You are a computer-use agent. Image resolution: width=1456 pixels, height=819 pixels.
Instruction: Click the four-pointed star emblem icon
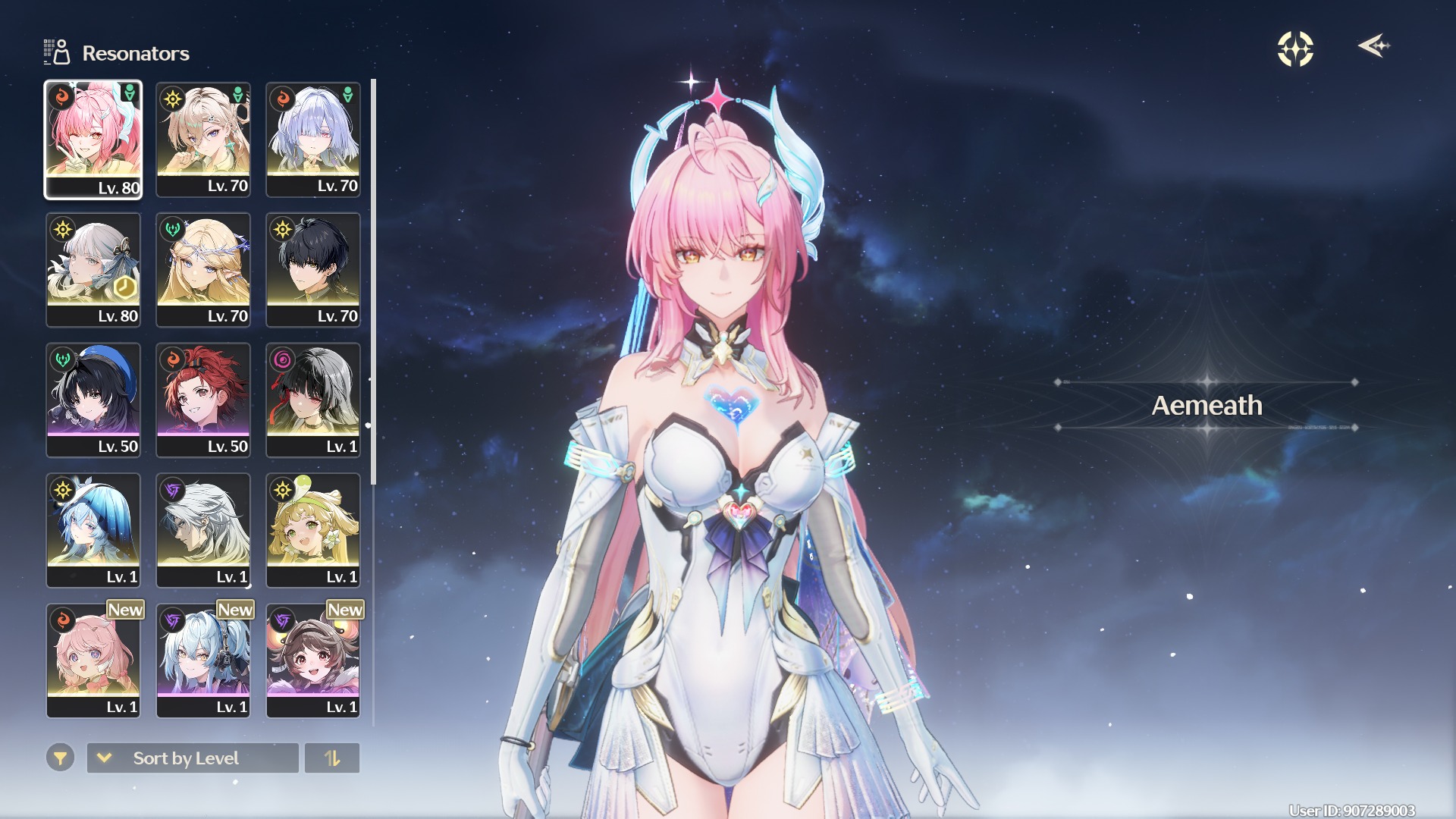click(x=1295, y=49)
